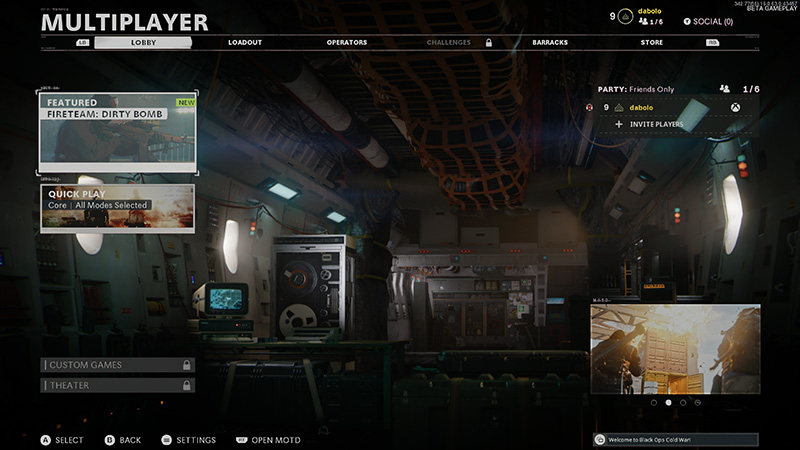Select the Quick Play tile
800x450 pixels.
[x=118, y=207]
